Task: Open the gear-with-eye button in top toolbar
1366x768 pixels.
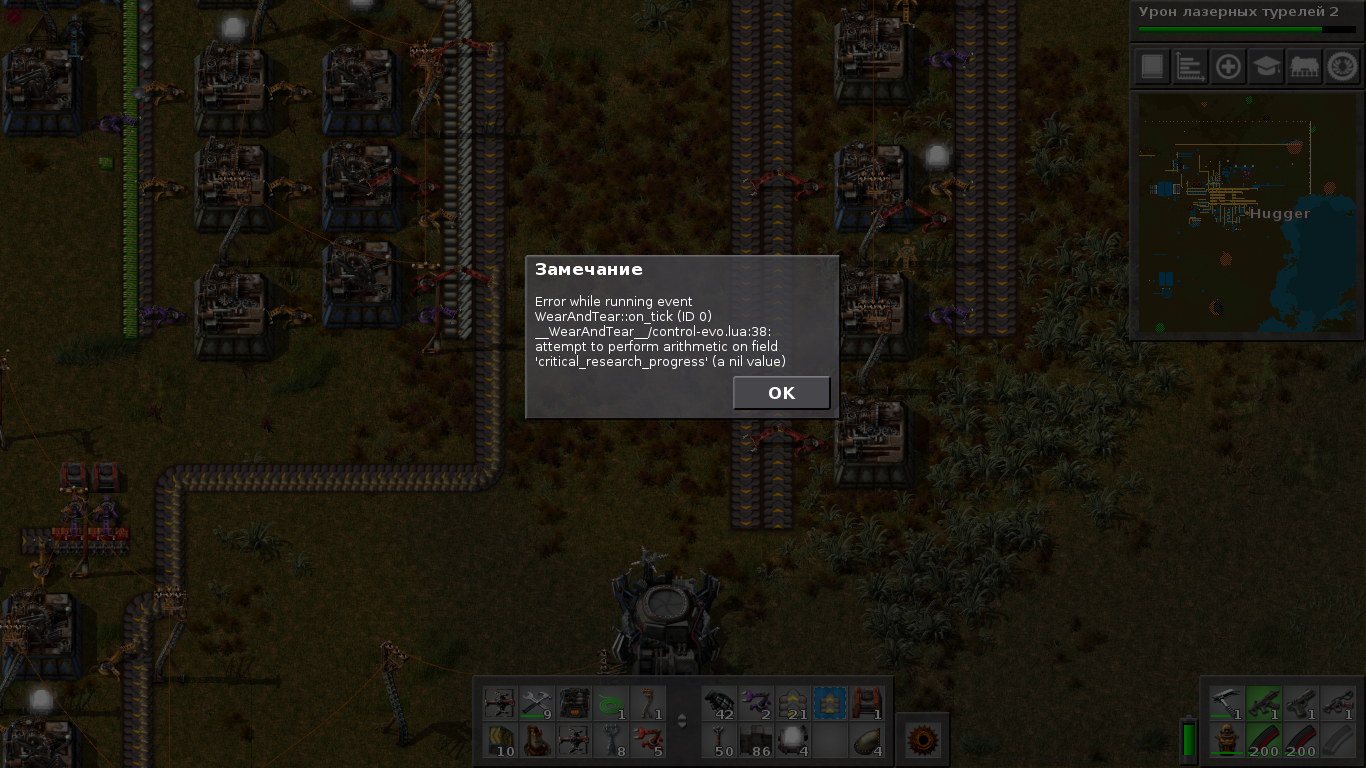Action: pyautogui.click(x=1342, y=67)
